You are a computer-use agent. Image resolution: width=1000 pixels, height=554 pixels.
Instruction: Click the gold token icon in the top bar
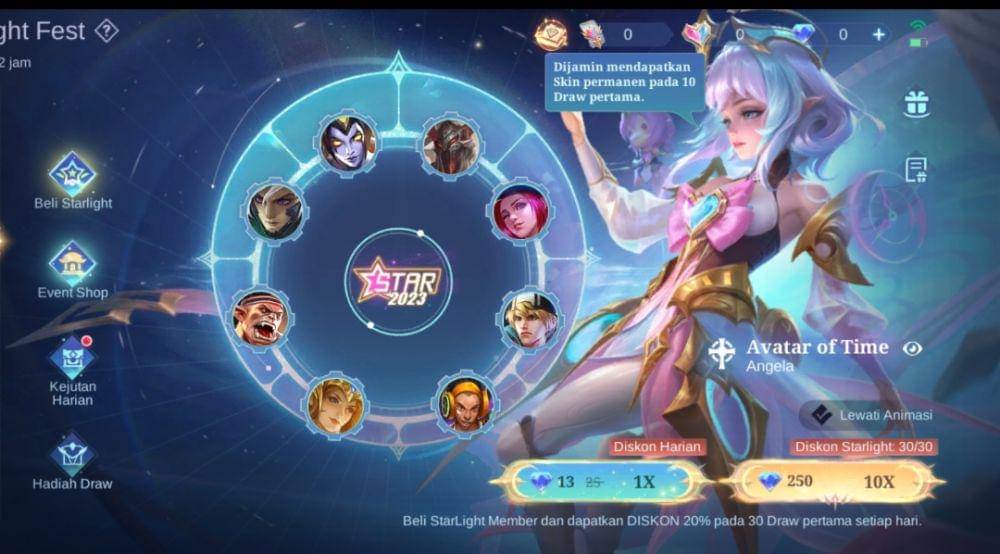[x=551, y=34]
